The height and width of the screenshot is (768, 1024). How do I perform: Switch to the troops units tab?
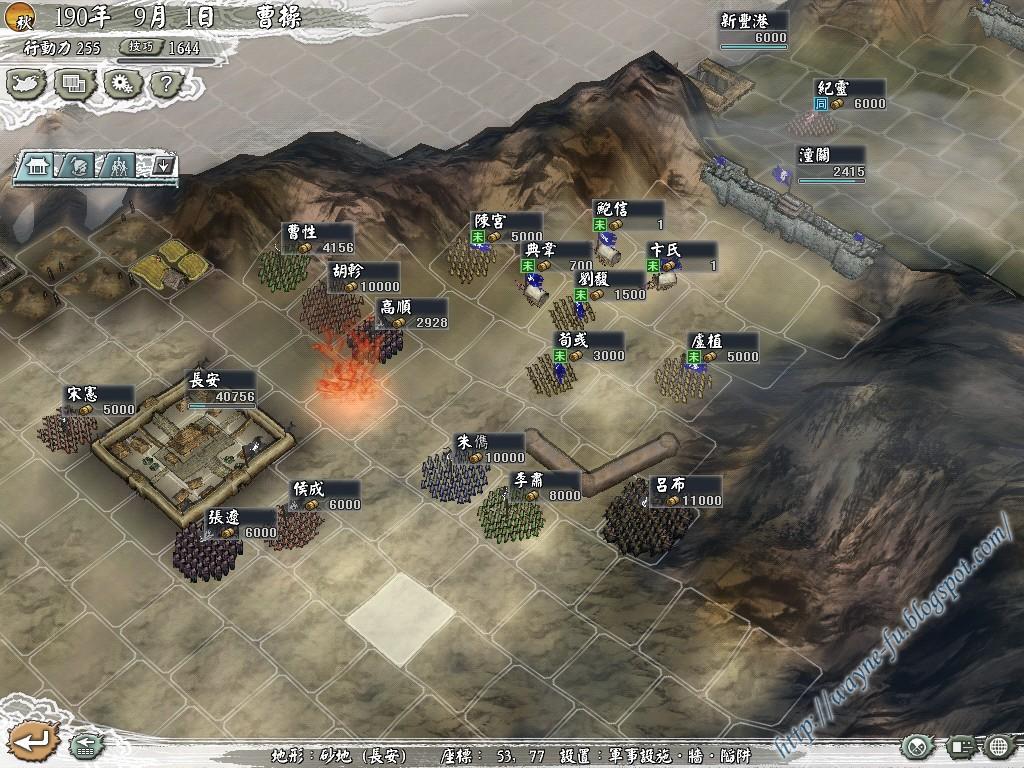tap(119, 166)
